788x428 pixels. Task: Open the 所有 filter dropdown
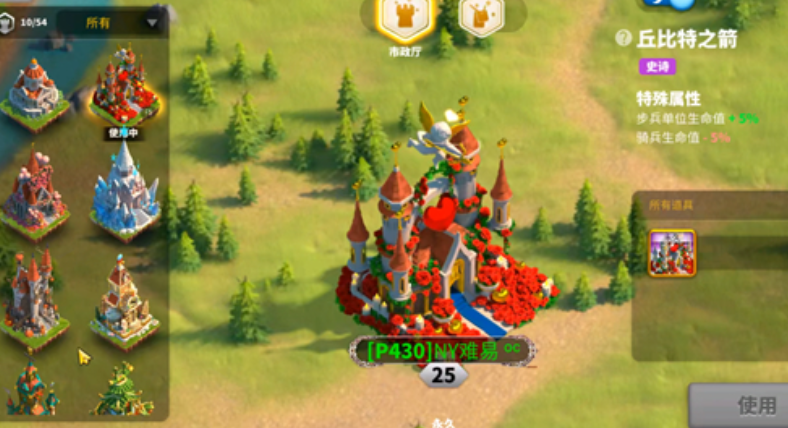coord(112,22)
